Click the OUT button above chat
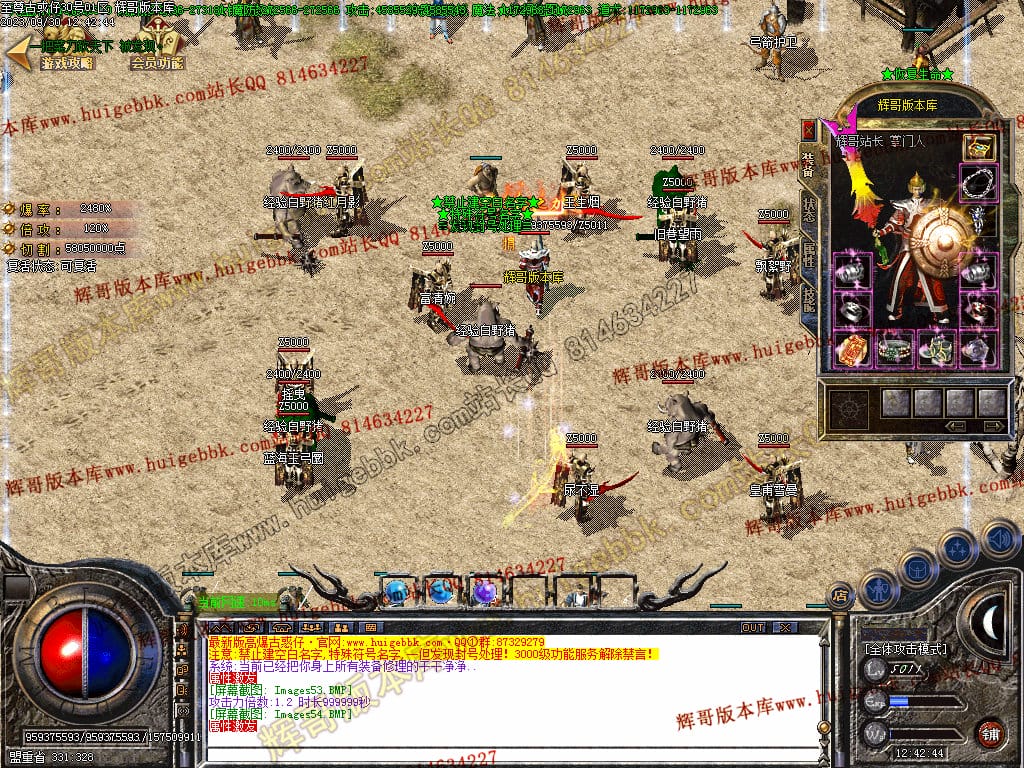Screen dimensions: 1024x768 752,627
